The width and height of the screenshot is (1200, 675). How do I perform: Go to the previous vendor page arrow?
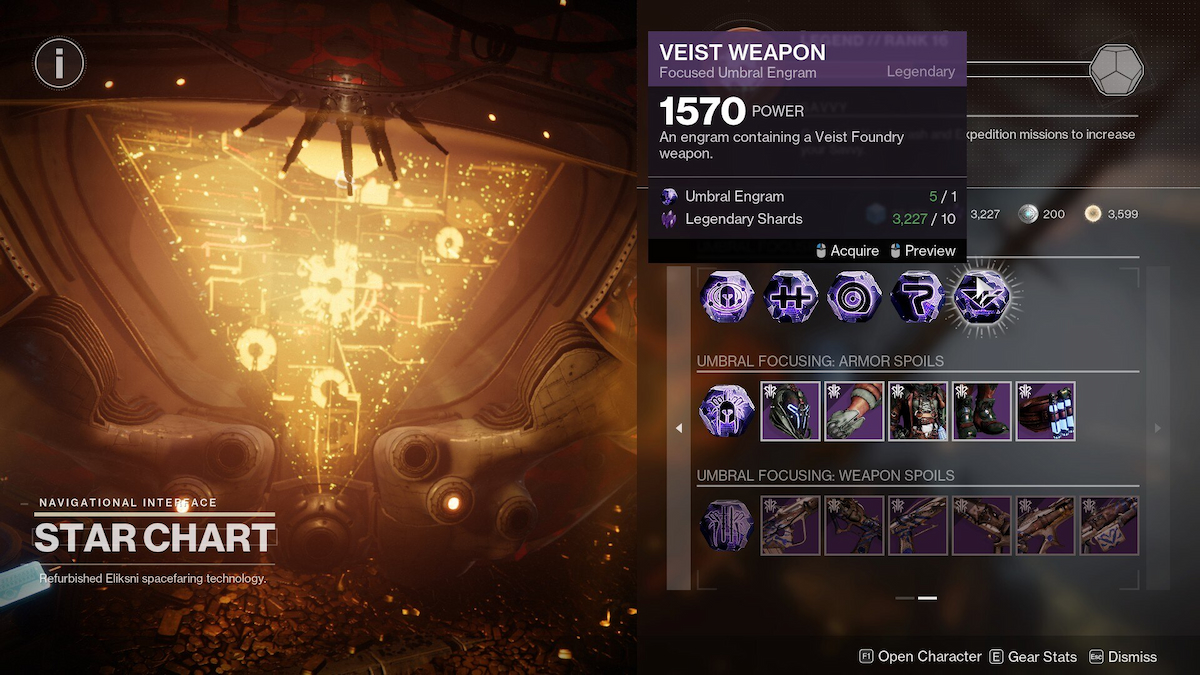point(679,428)
